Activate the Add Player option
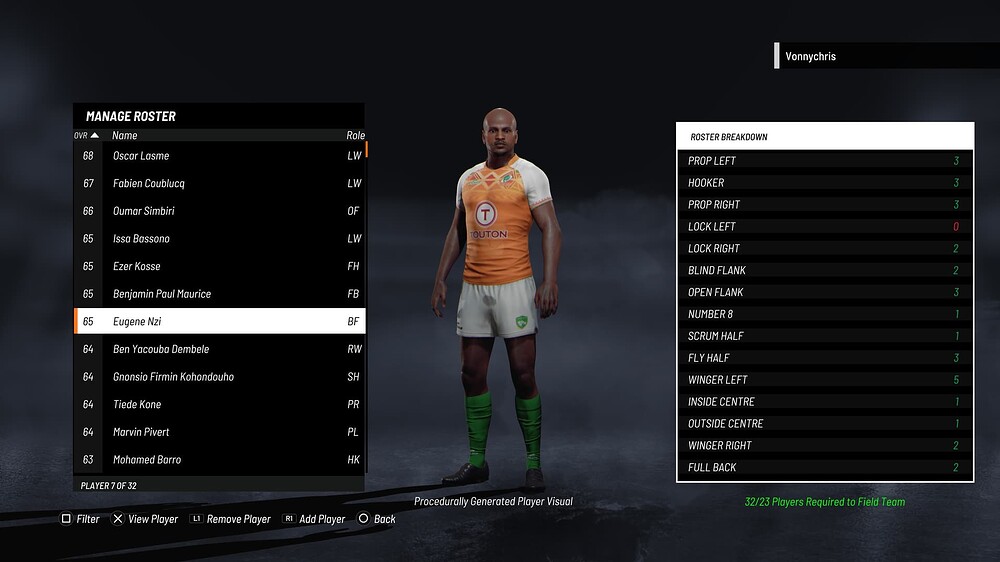The height and width of the screenshot is (562, 1000). click(x=314, y=519)
